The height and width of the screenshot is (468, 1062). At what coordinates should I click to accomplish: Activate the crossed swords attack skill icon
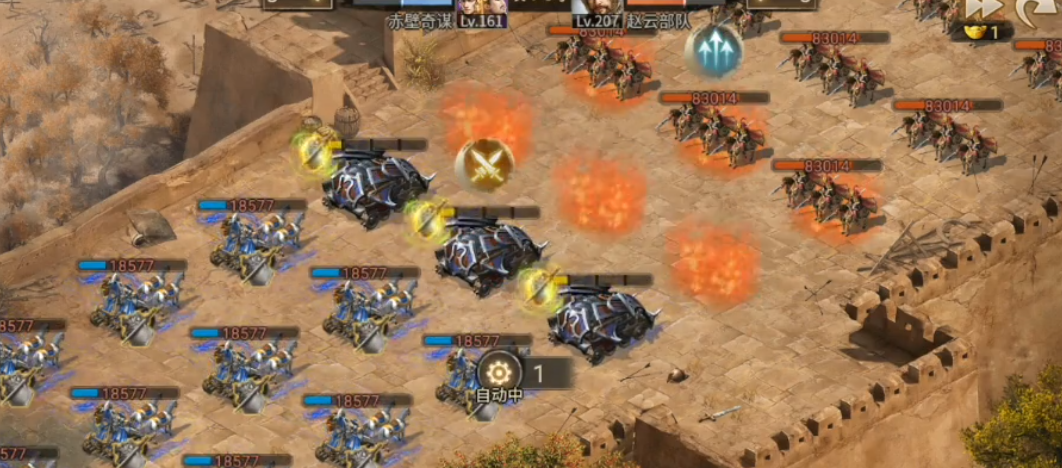485,164
